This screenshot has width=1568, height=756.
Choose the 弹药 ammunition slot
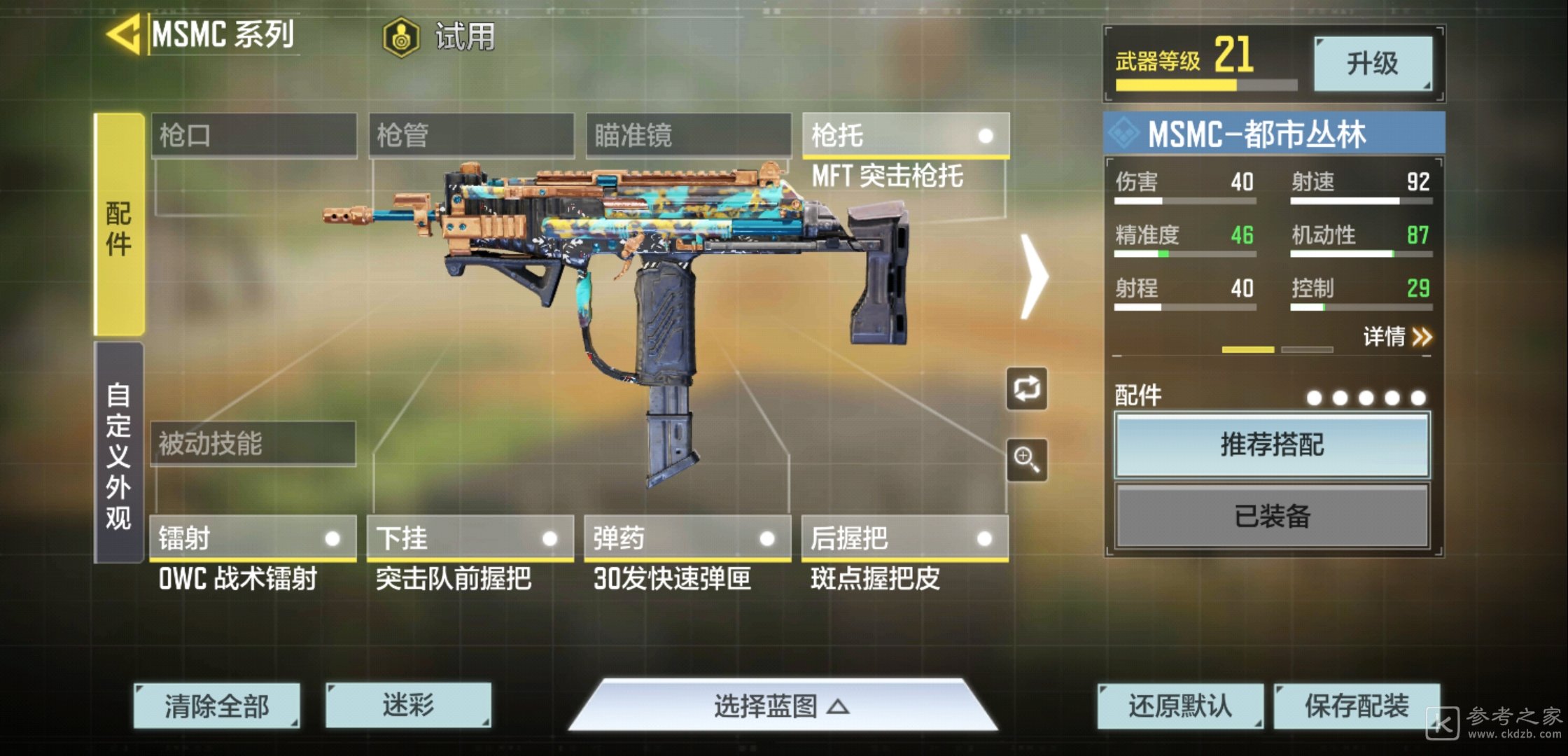[x=687, y=538]
